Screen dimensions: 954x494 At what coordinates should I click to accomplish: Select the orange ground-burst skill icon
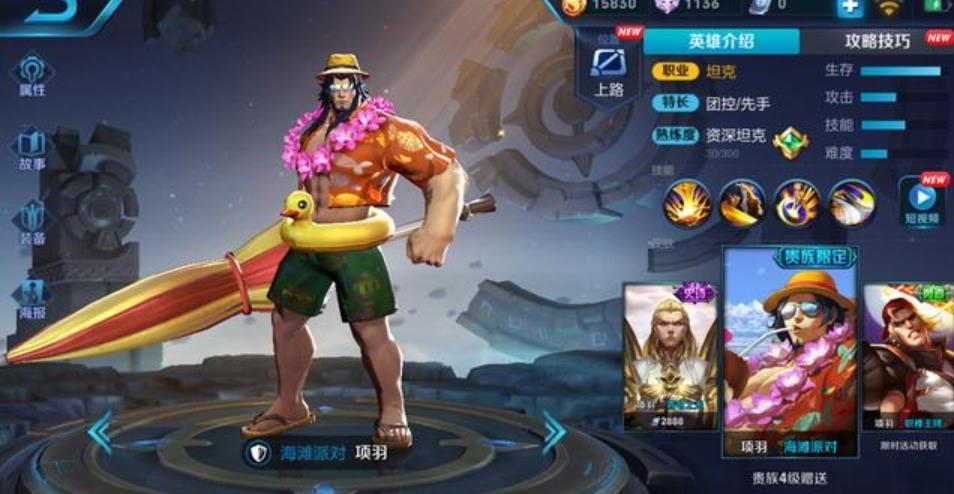point(688,203)
